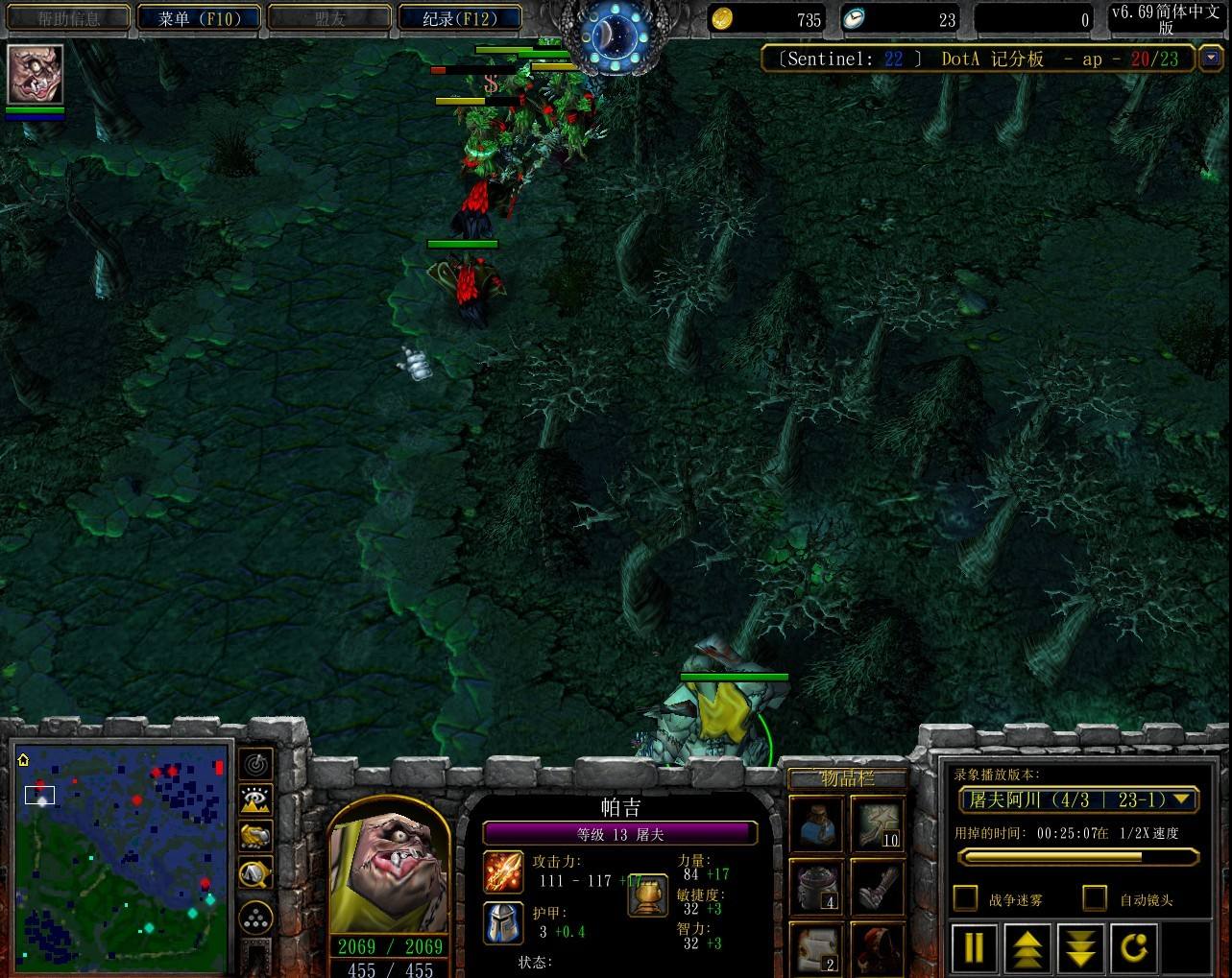1232x978 pixels.
Task: Select the branch item with 10 charges
Action: (877, 823)
